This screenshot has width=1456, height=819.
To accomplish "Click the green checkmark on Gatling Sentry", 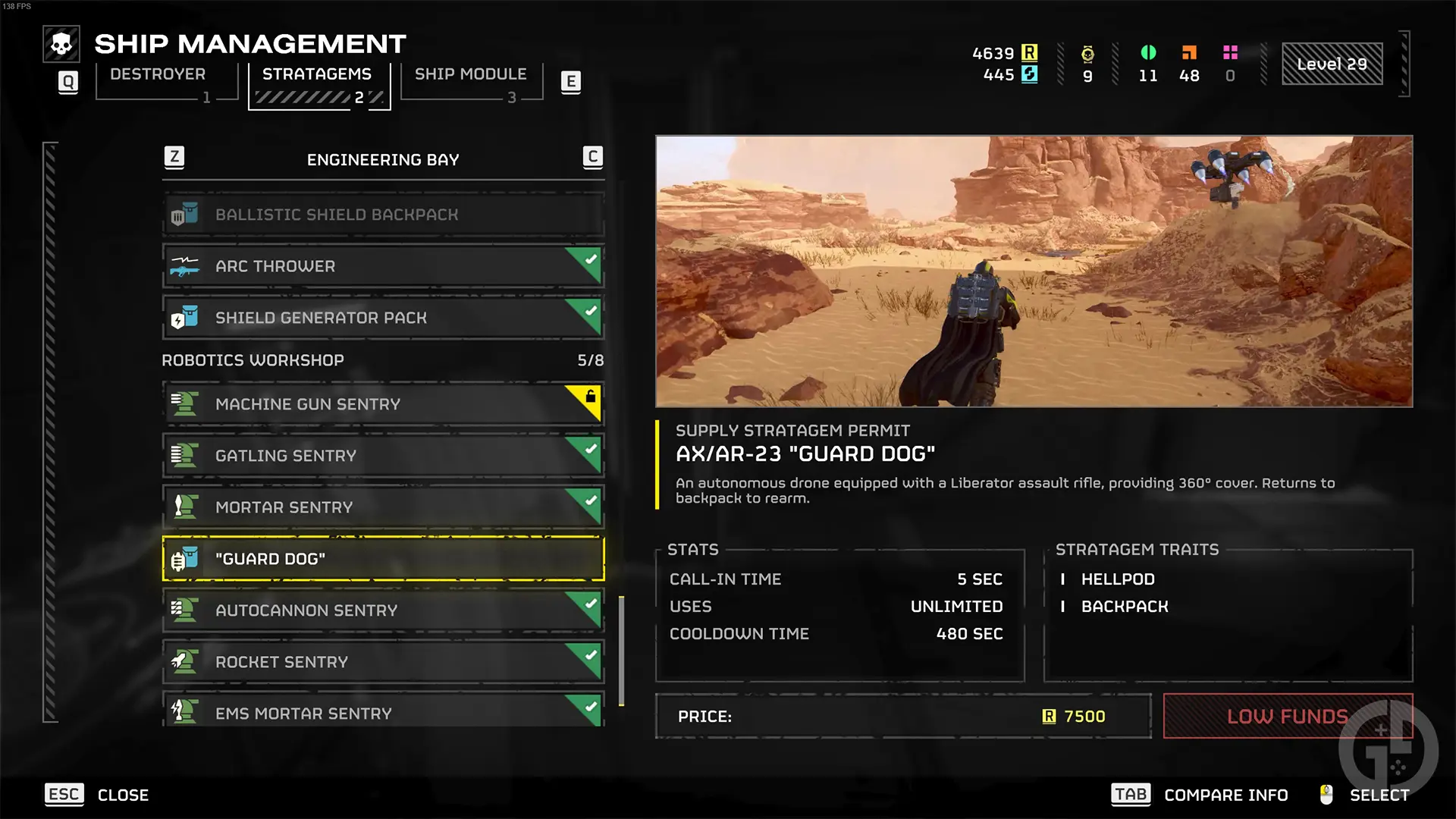I will tap(589, 448).
